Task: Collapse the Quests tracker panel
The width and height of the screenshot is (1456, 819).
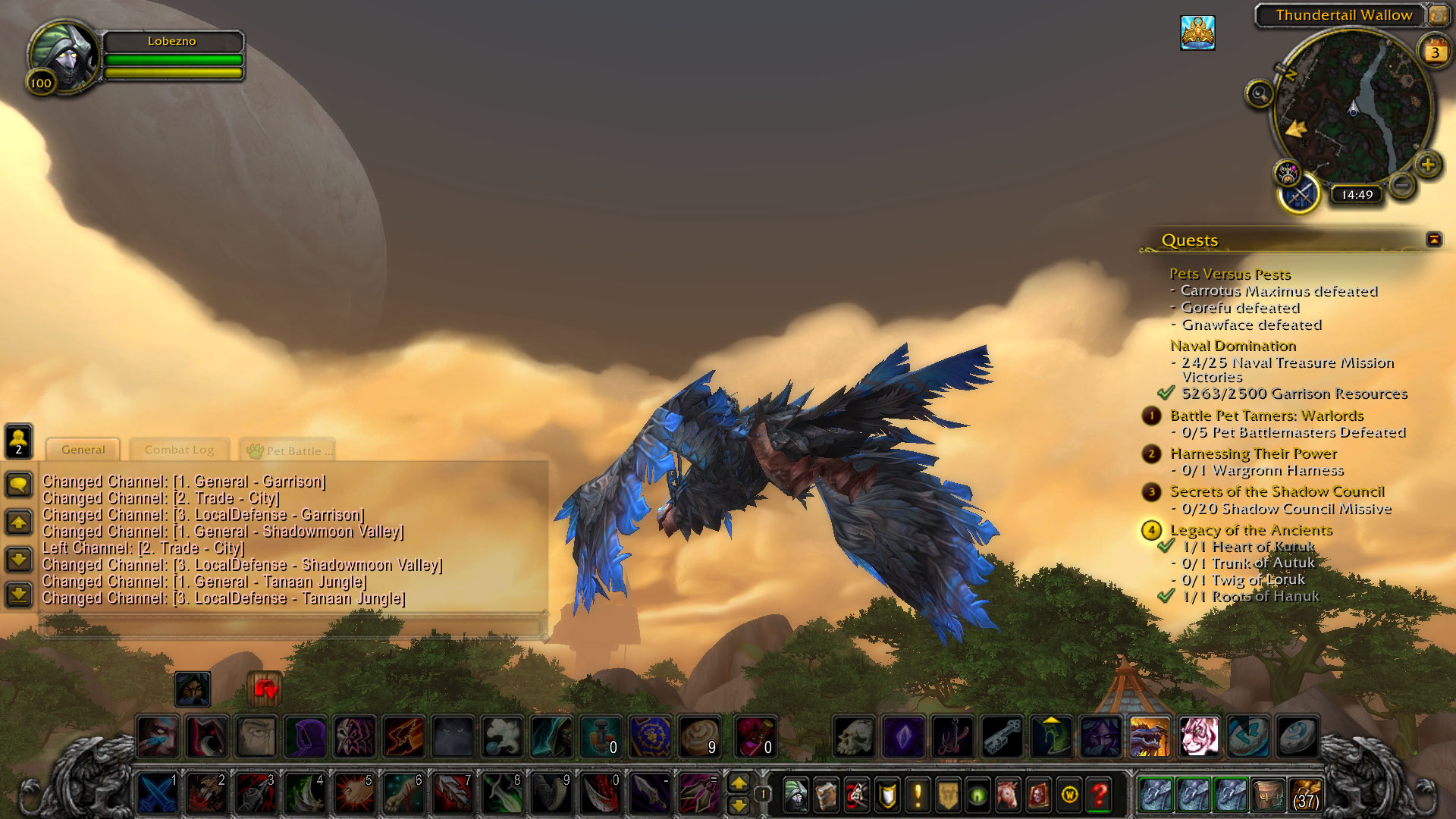Action: pyautogui.click(x=1434, y=240)
